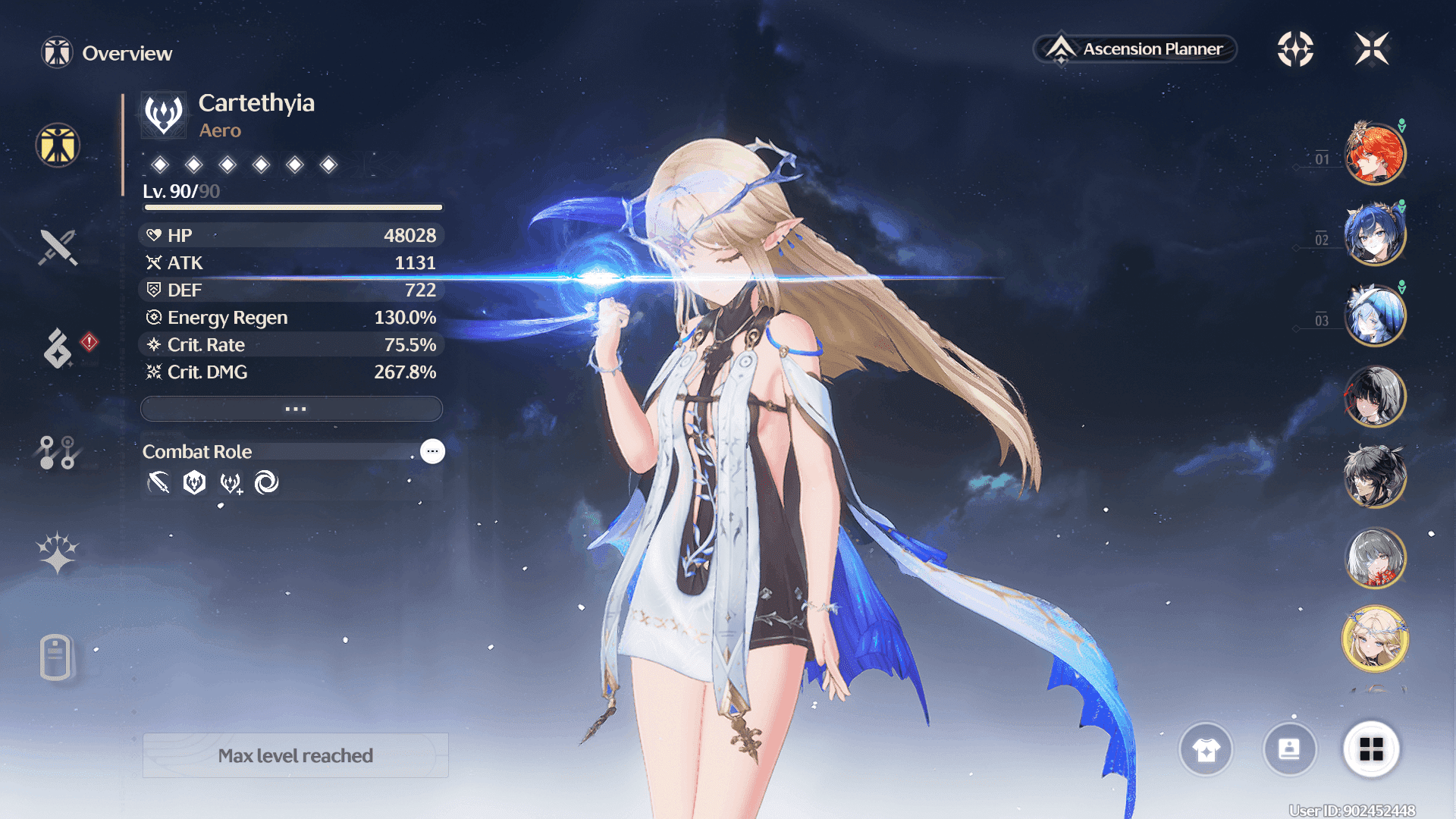Toggle the four-square grid view button

[1371, 749]
